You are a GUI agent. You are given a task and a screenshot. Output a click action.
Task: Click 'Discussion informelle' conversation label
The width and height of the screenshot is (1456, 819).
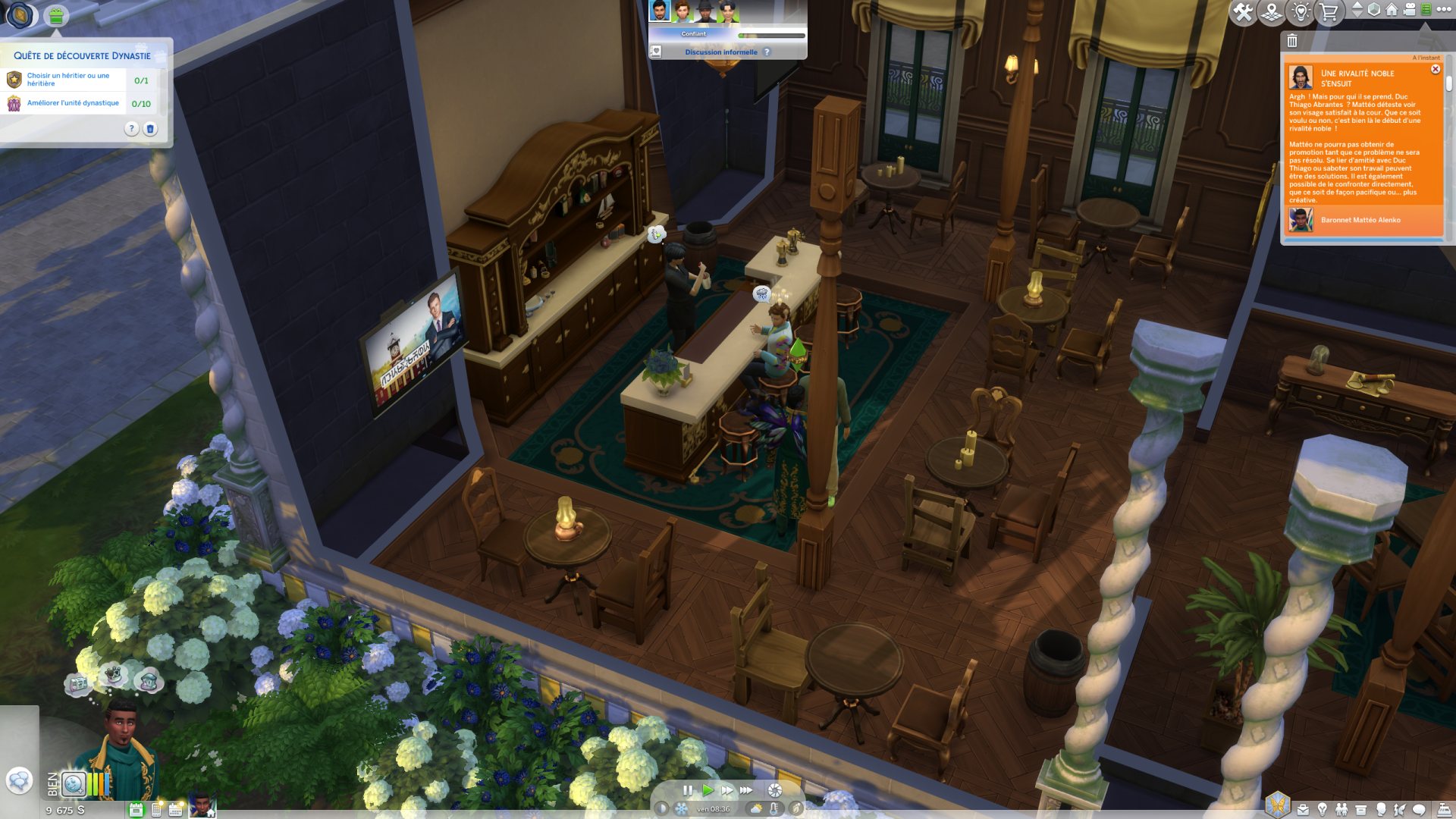720,52
